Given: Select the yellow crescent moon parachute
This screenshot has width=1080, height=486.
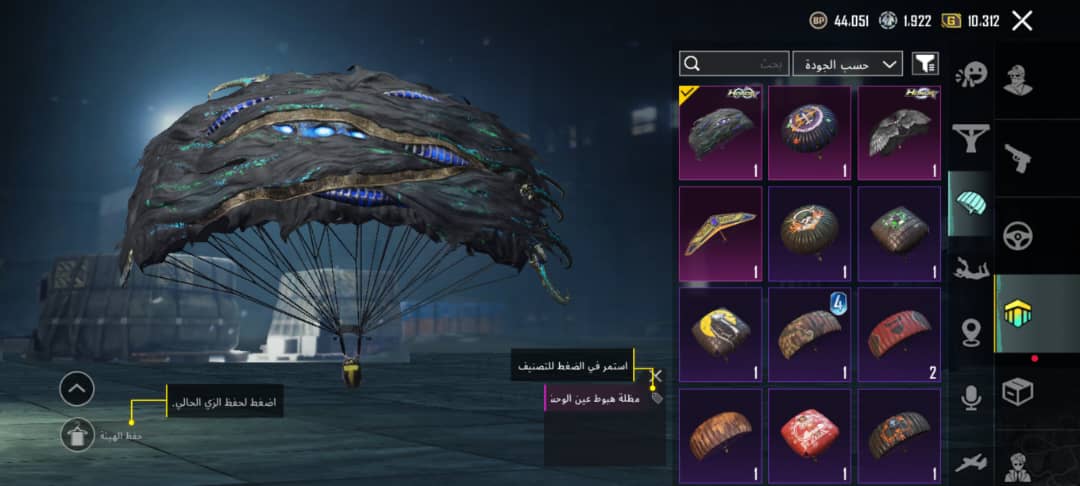Looking at the screenshot, I should pyautogui.click(x=720, y=334).
